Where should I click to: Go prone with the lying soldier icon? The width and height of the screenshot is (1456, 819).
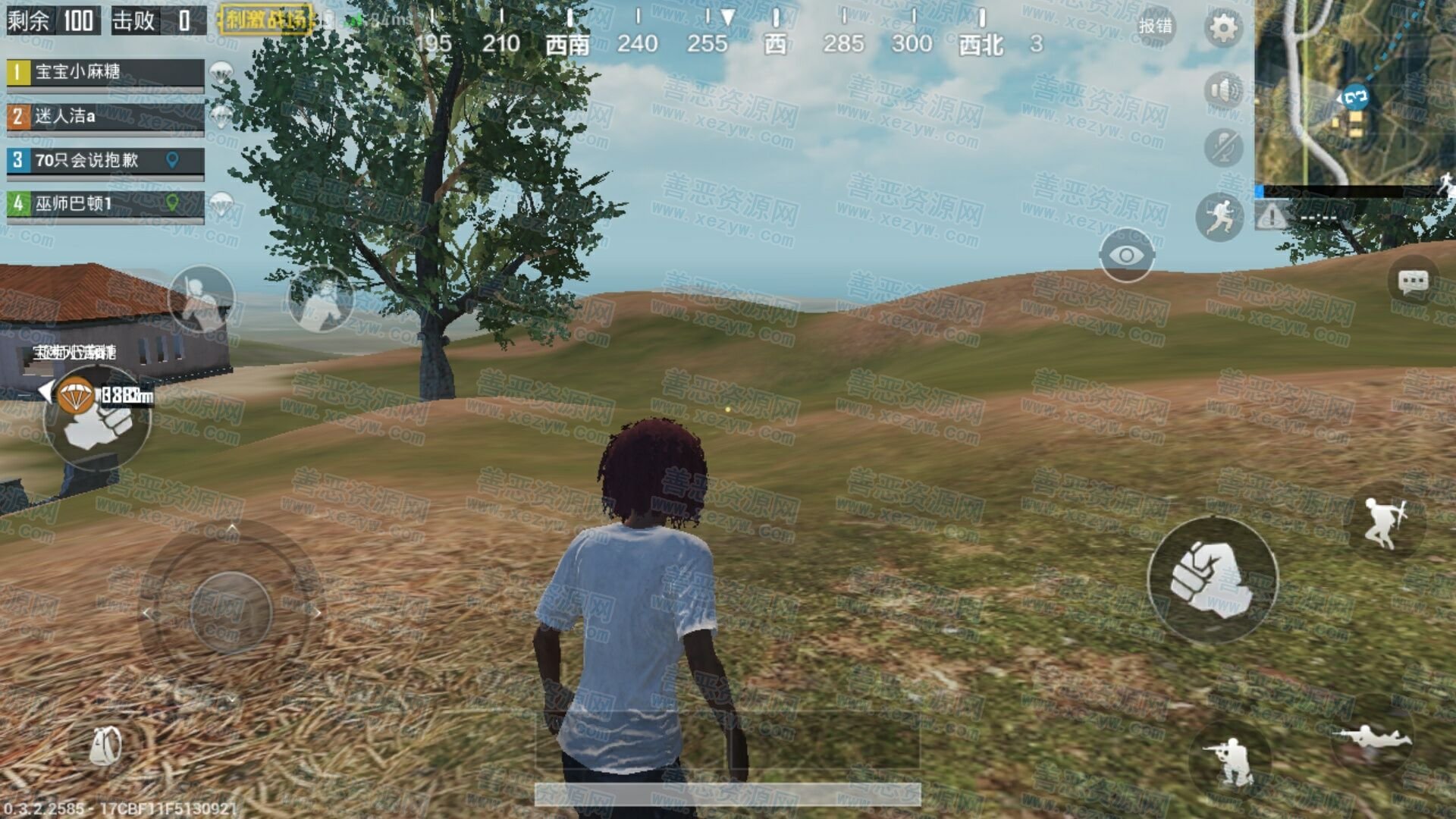(1373, 736)
